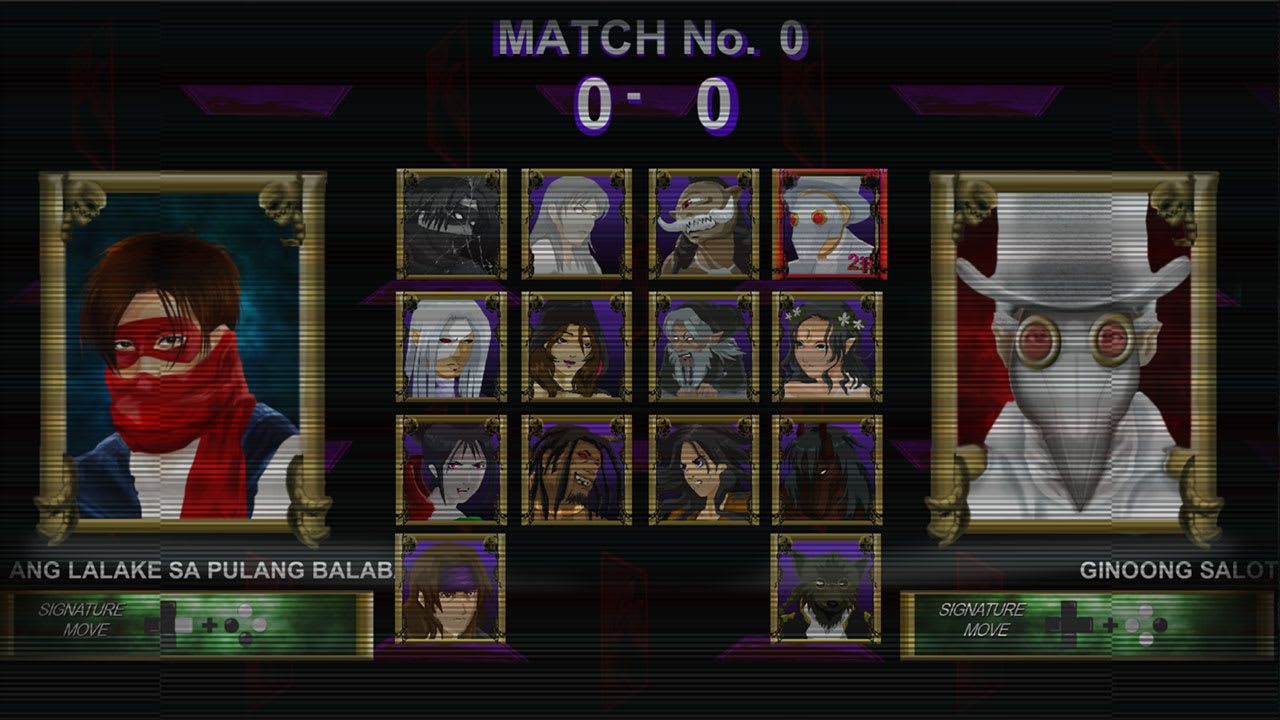Select the pale white-haired ghost woman
This screenshot has width=1280, height=720.
tap(576, 225)
